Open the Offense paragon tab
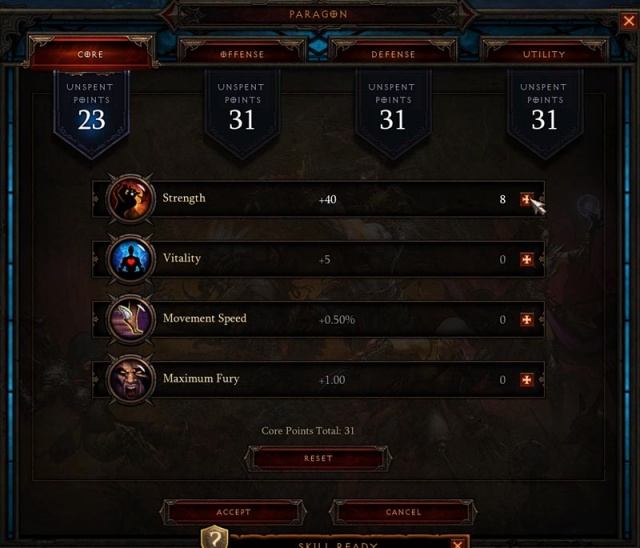This screenshot has width=640, height=548. 242,54
